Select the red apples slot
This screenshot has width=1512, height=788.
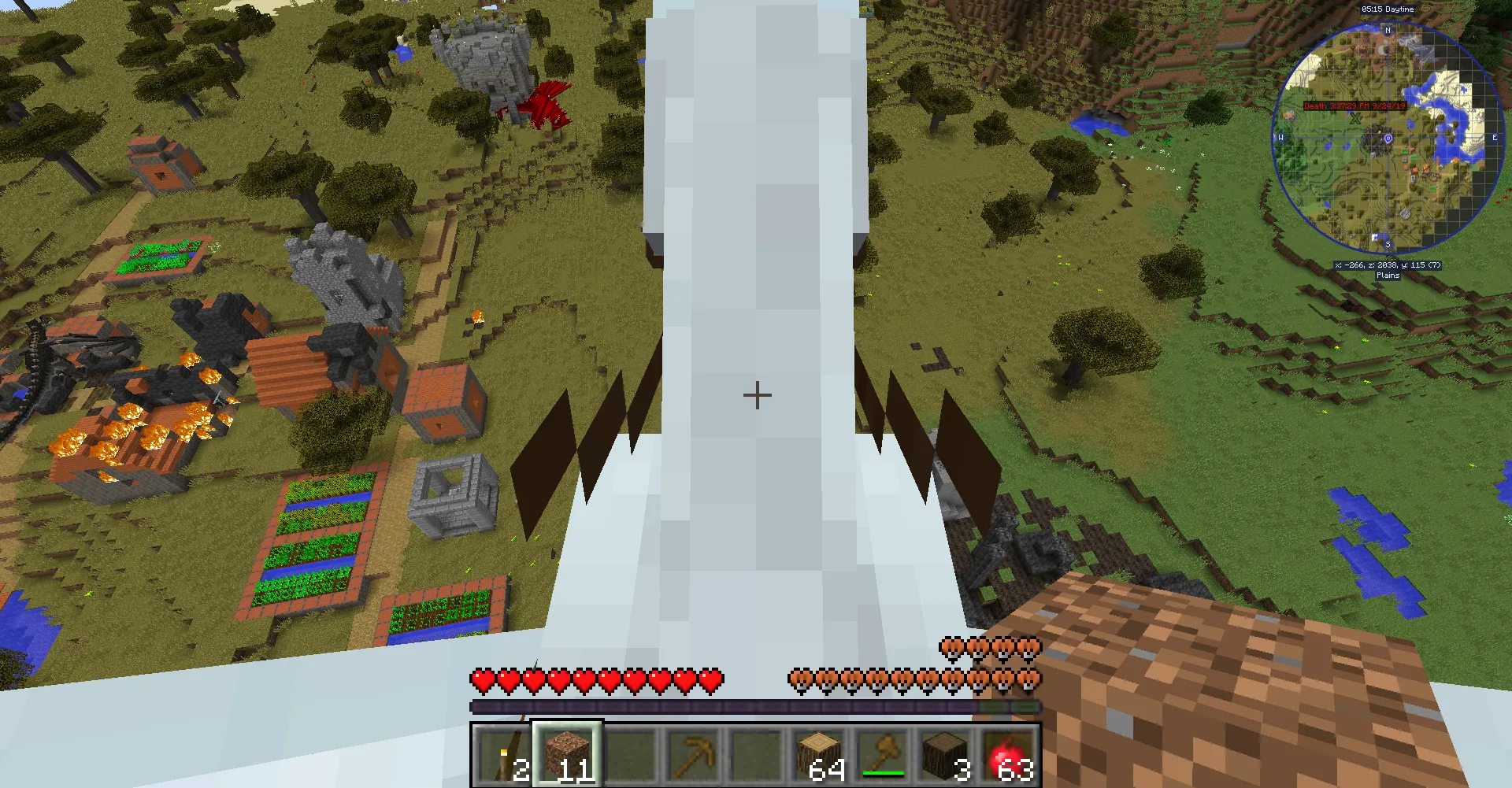click(1010, 754)
